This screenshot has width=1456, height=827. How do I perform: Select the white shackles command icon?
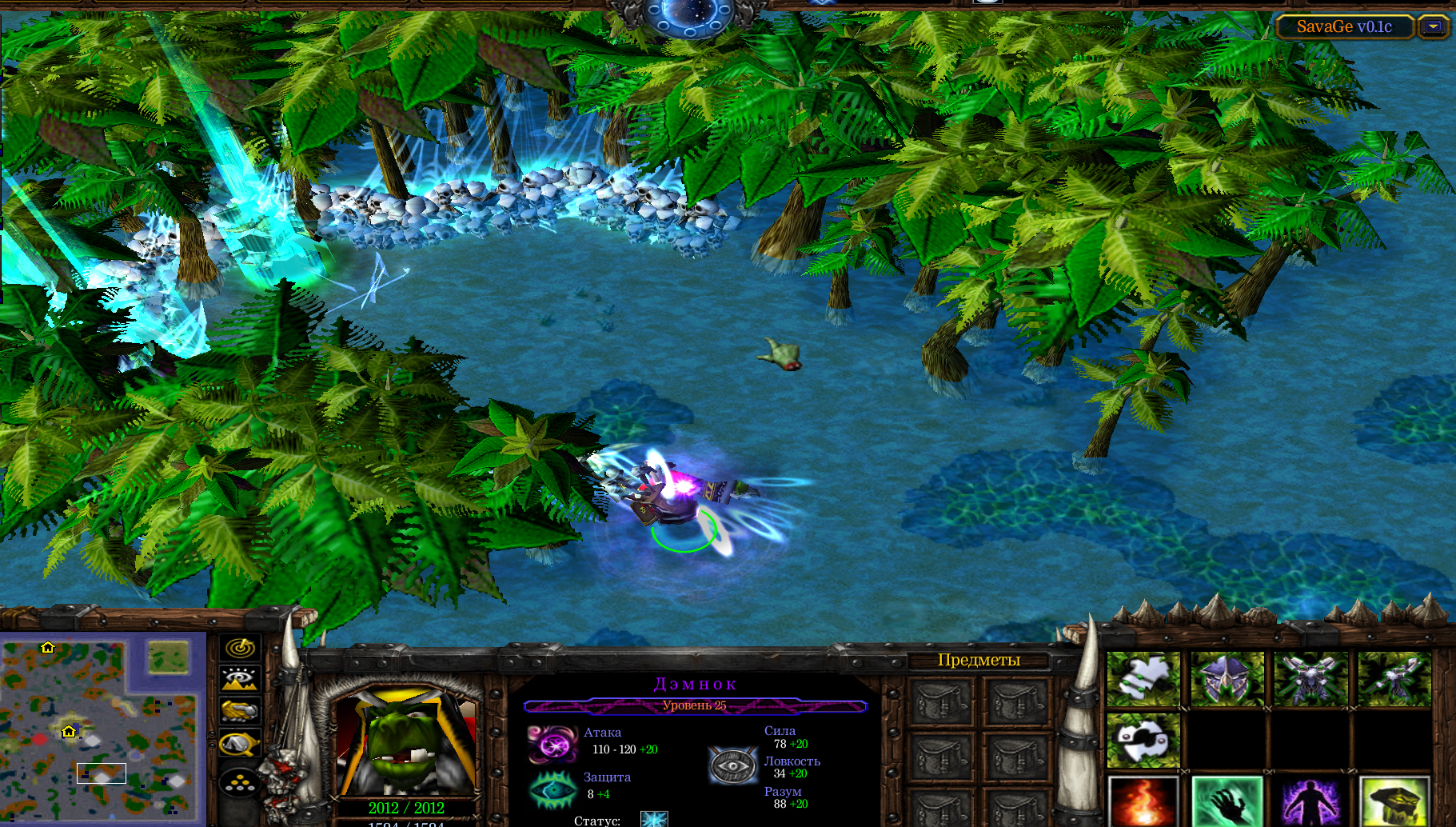point(1143,741)
